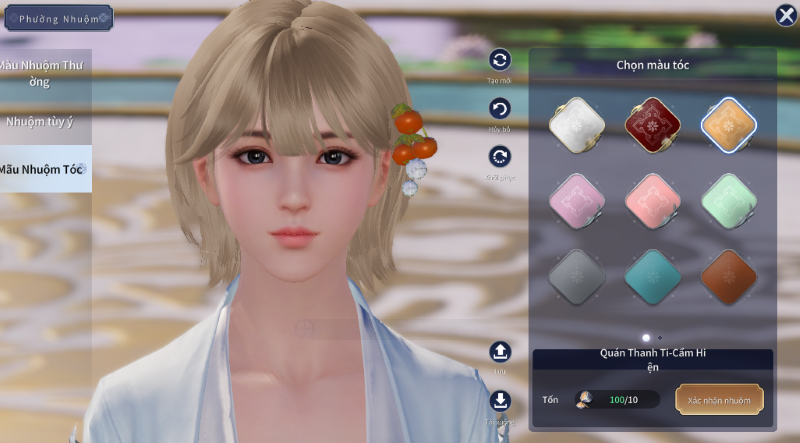Click the Tạo mới refresh icon
This screenshot has height=443, width=800.
tap(500, 61)
